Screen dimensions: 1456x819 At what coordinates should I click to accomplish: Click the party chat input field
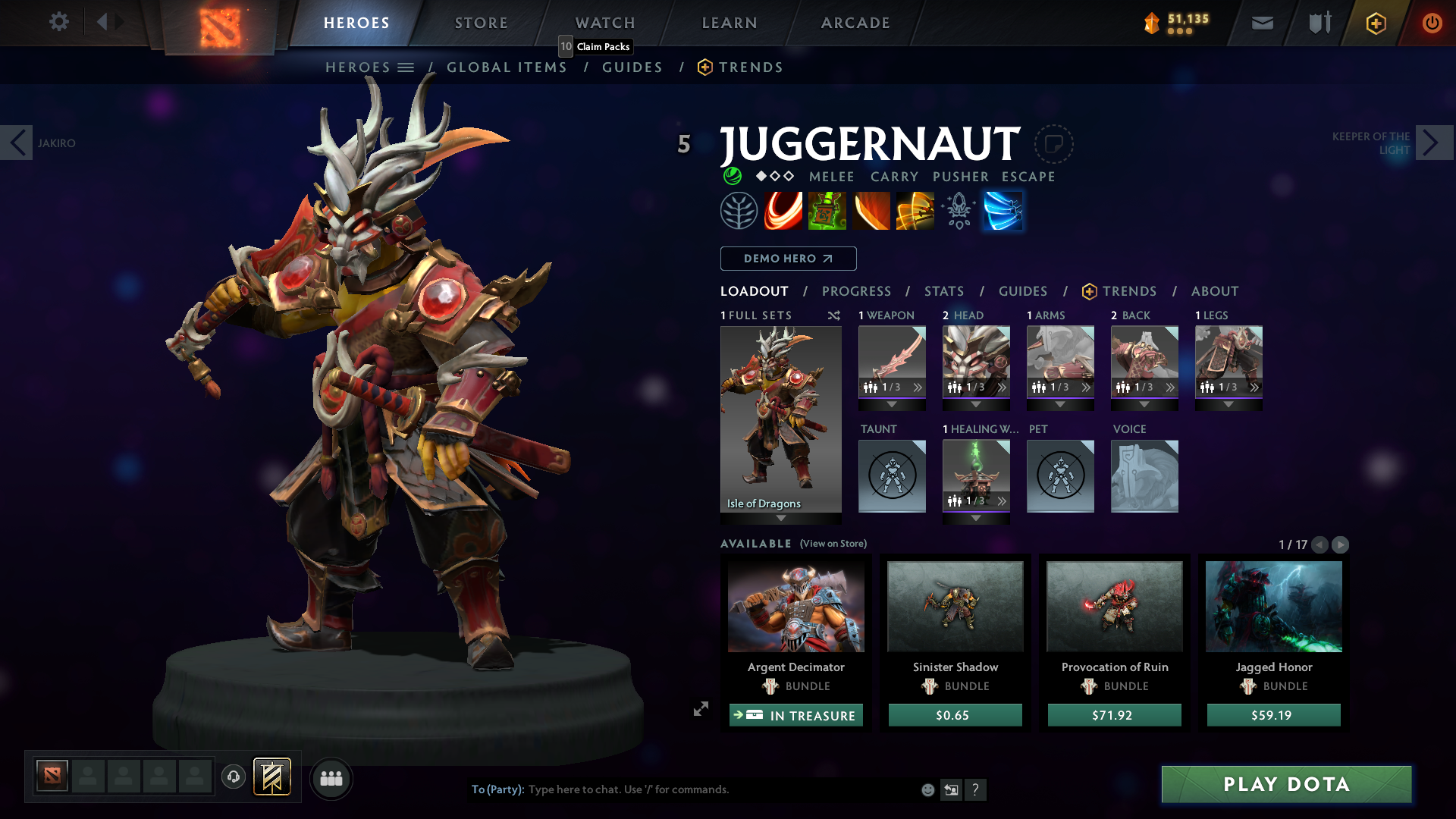click(720, 789)
